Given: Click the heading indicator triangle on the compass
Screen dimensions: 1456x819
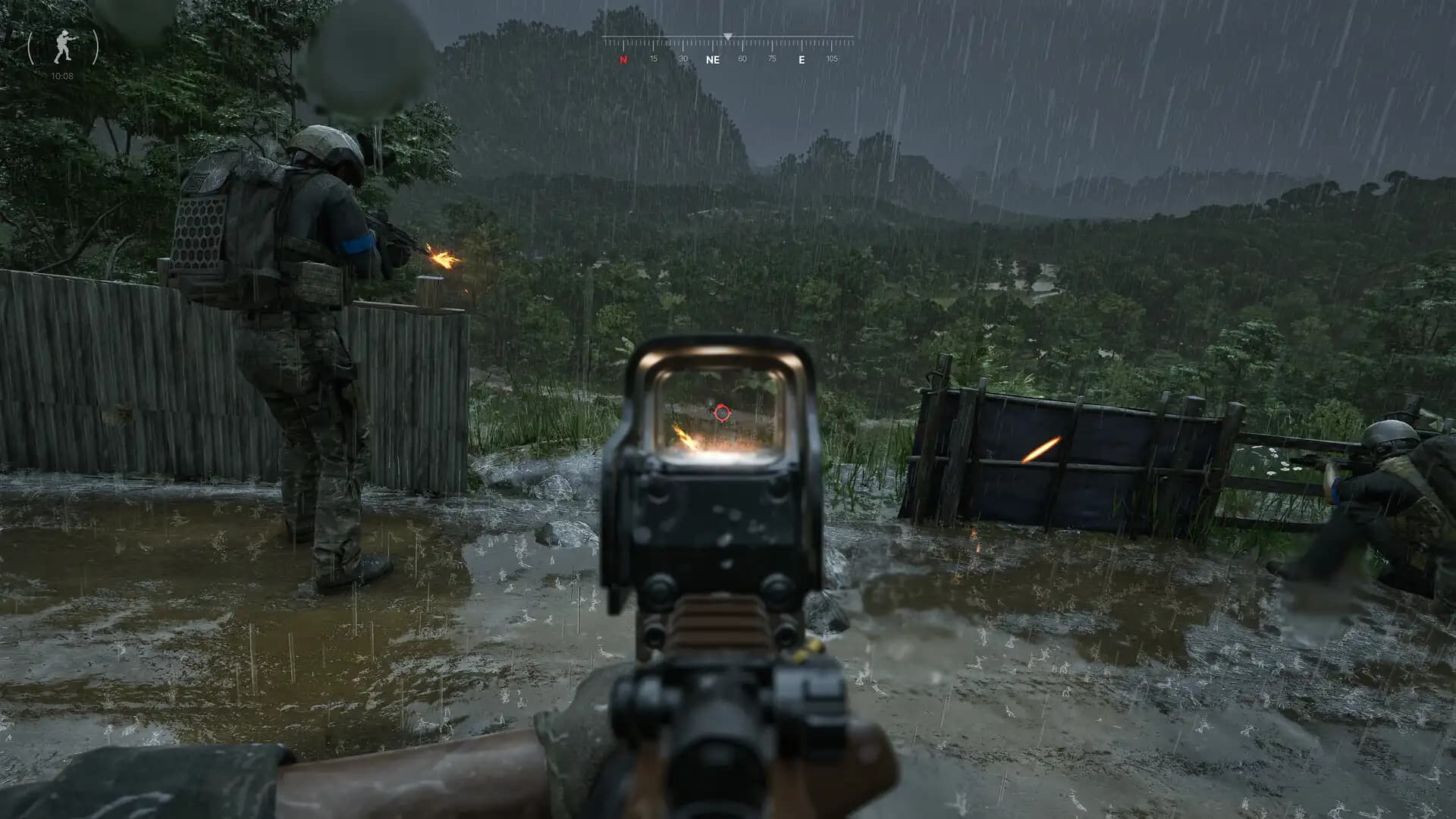Looking at the screenshot, I should pos(729,35).
